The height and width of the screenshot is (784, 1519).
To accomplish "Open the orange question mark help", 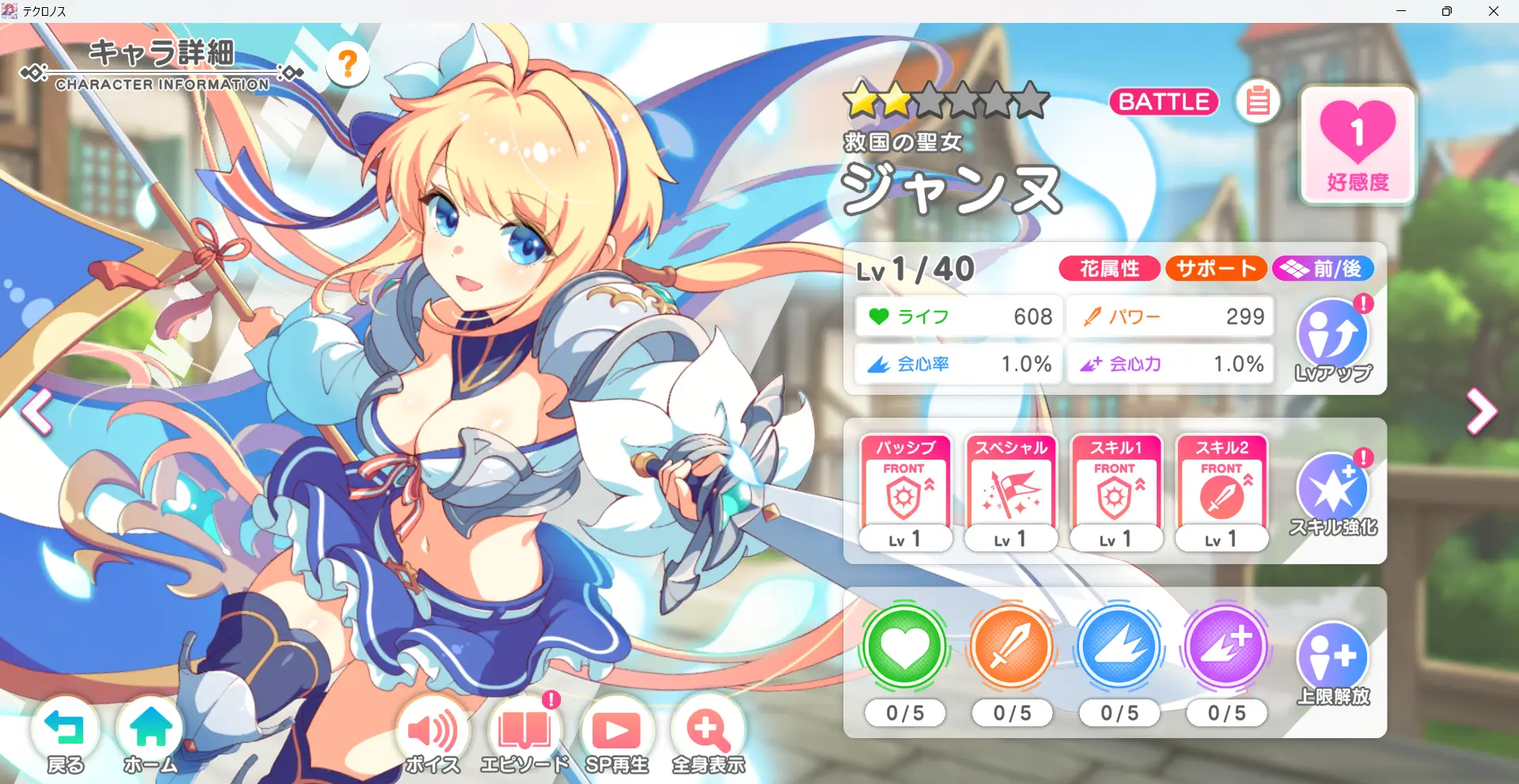I will (347, 64).
